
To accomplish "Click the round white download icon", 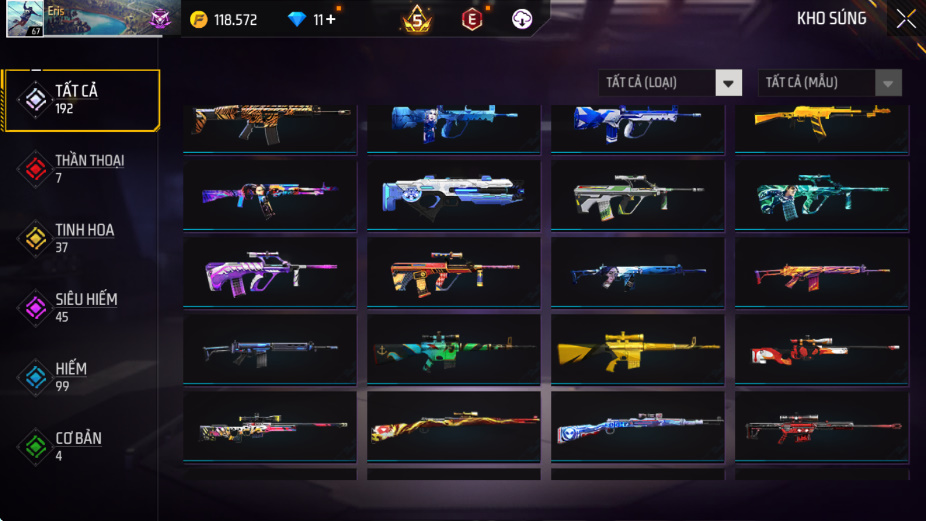I will click(x=522, y=19).
